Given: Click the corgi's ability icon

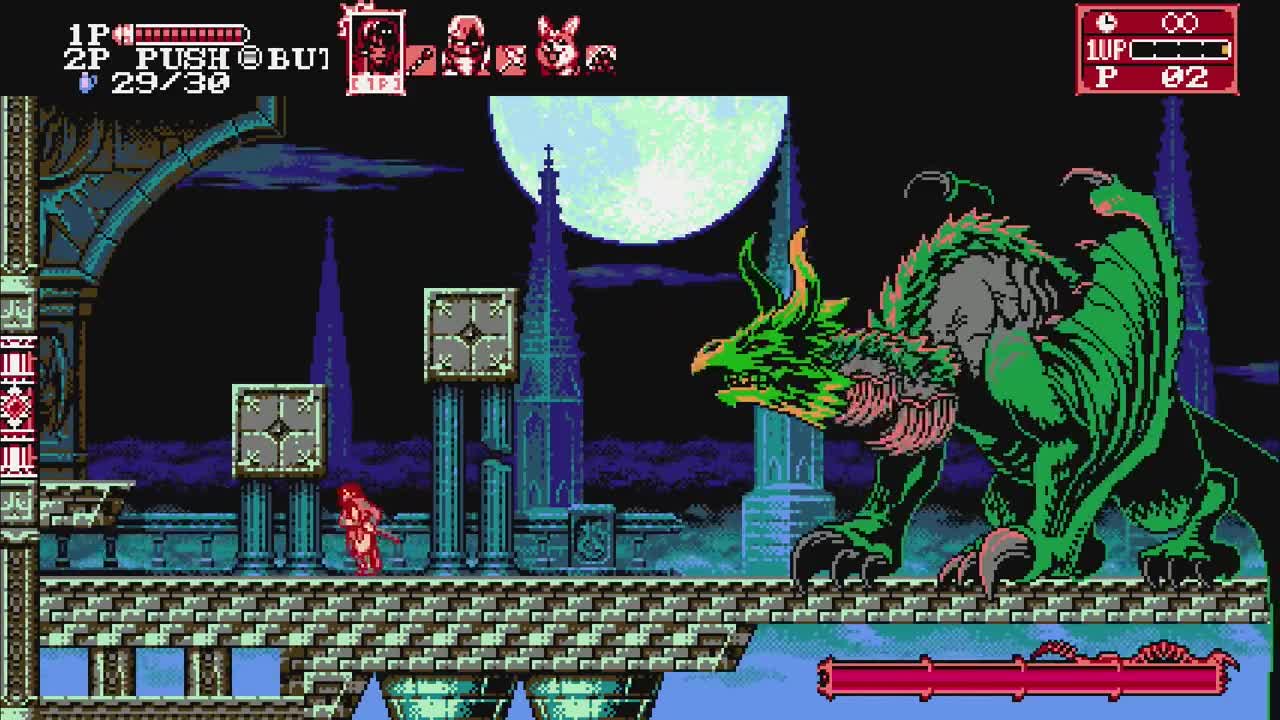Looking at the screenshot, I should 600,59.
